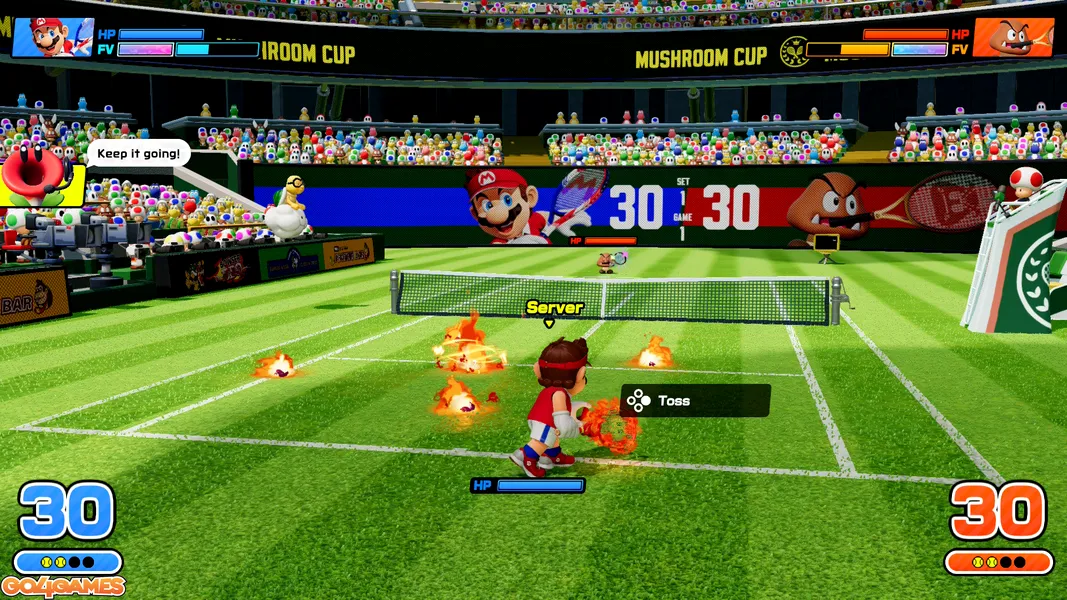Click the Piranha Plant commentator icon
The height and width of the screenshot is (600, 1067).
(x=40, y=172)
